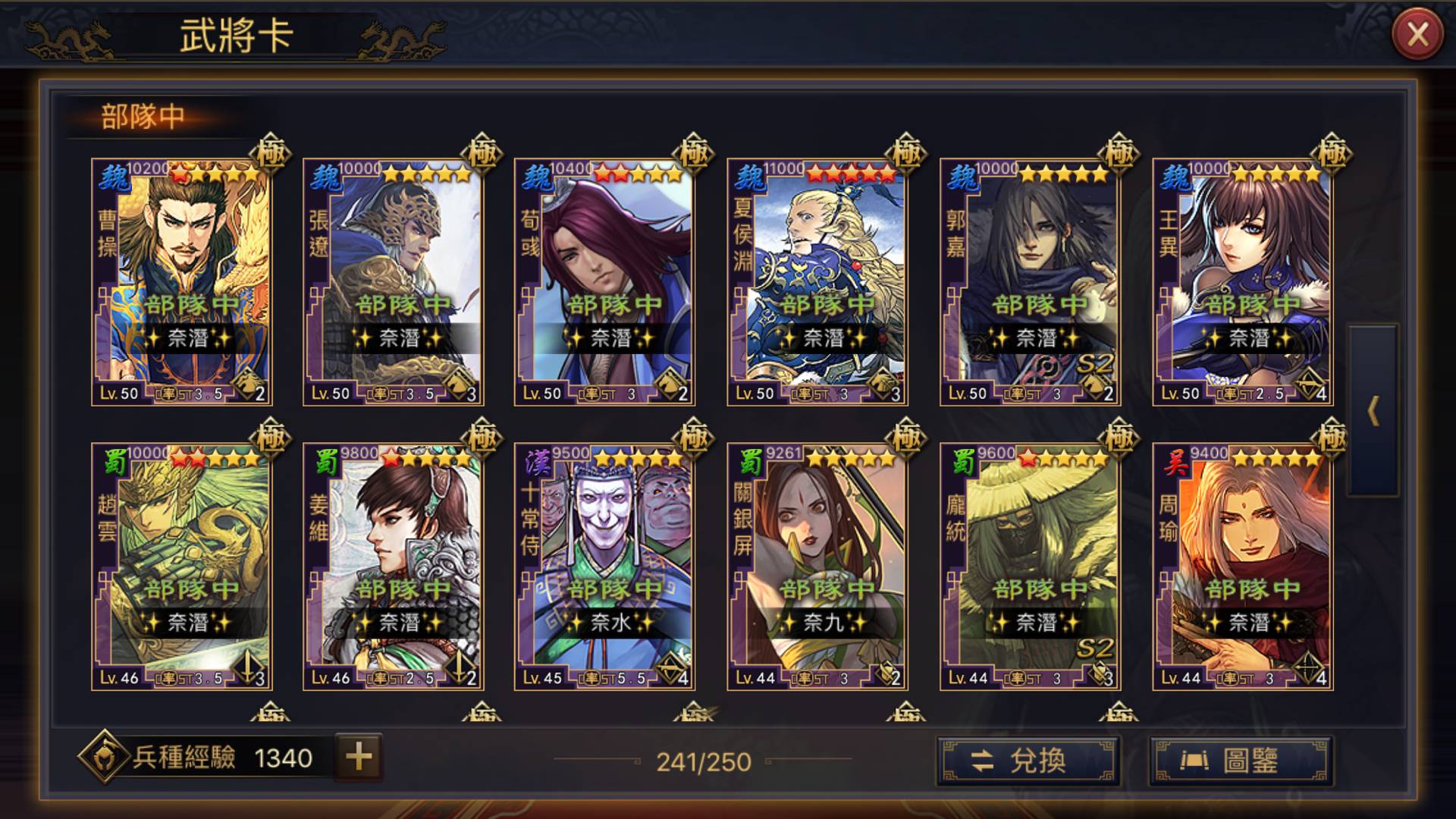Click the exchange arrows icon inside 兌換 button

click(x=983, y=761)
